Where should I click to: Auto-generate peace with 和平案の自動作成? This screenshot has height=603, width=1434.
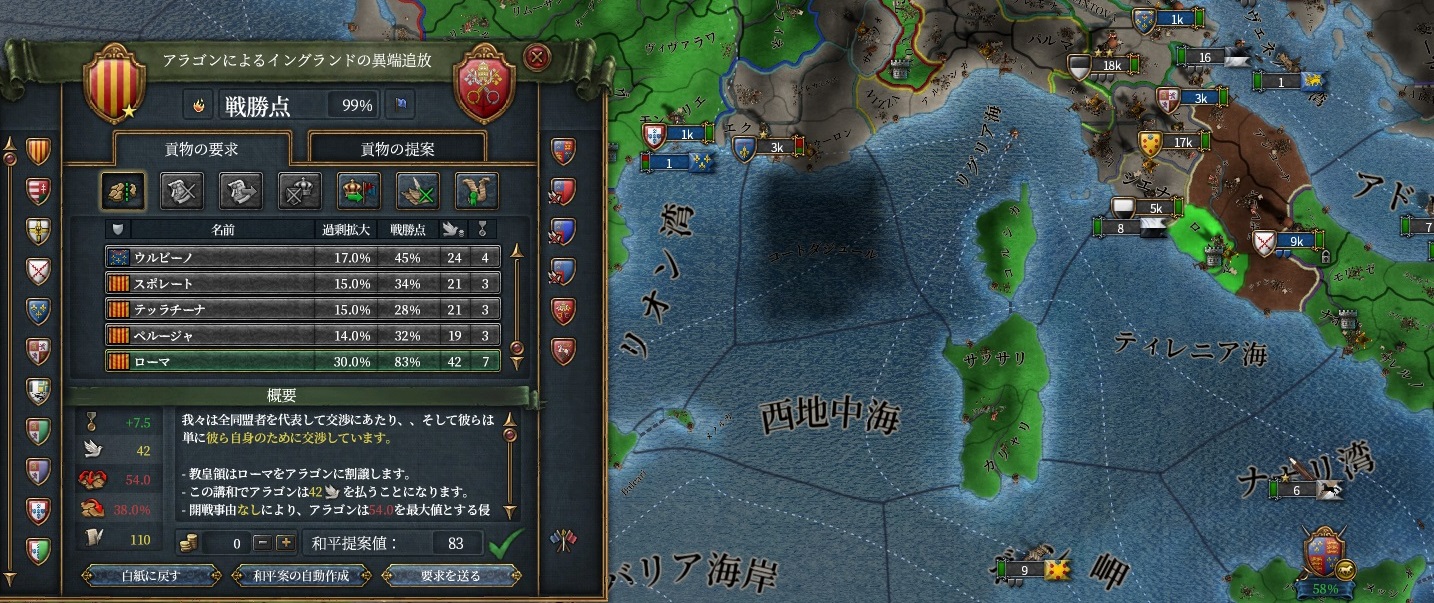[300, 576]
